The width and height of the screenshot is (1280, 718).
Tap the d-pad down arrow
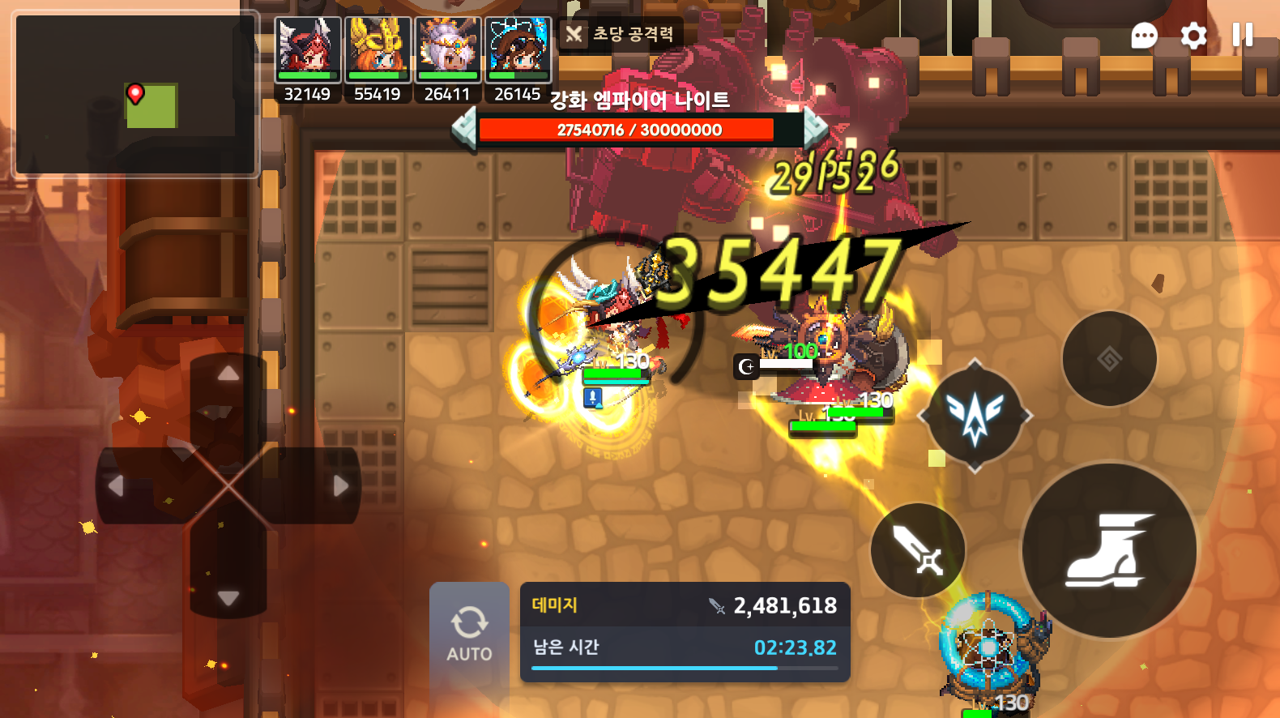coord(229,598)
